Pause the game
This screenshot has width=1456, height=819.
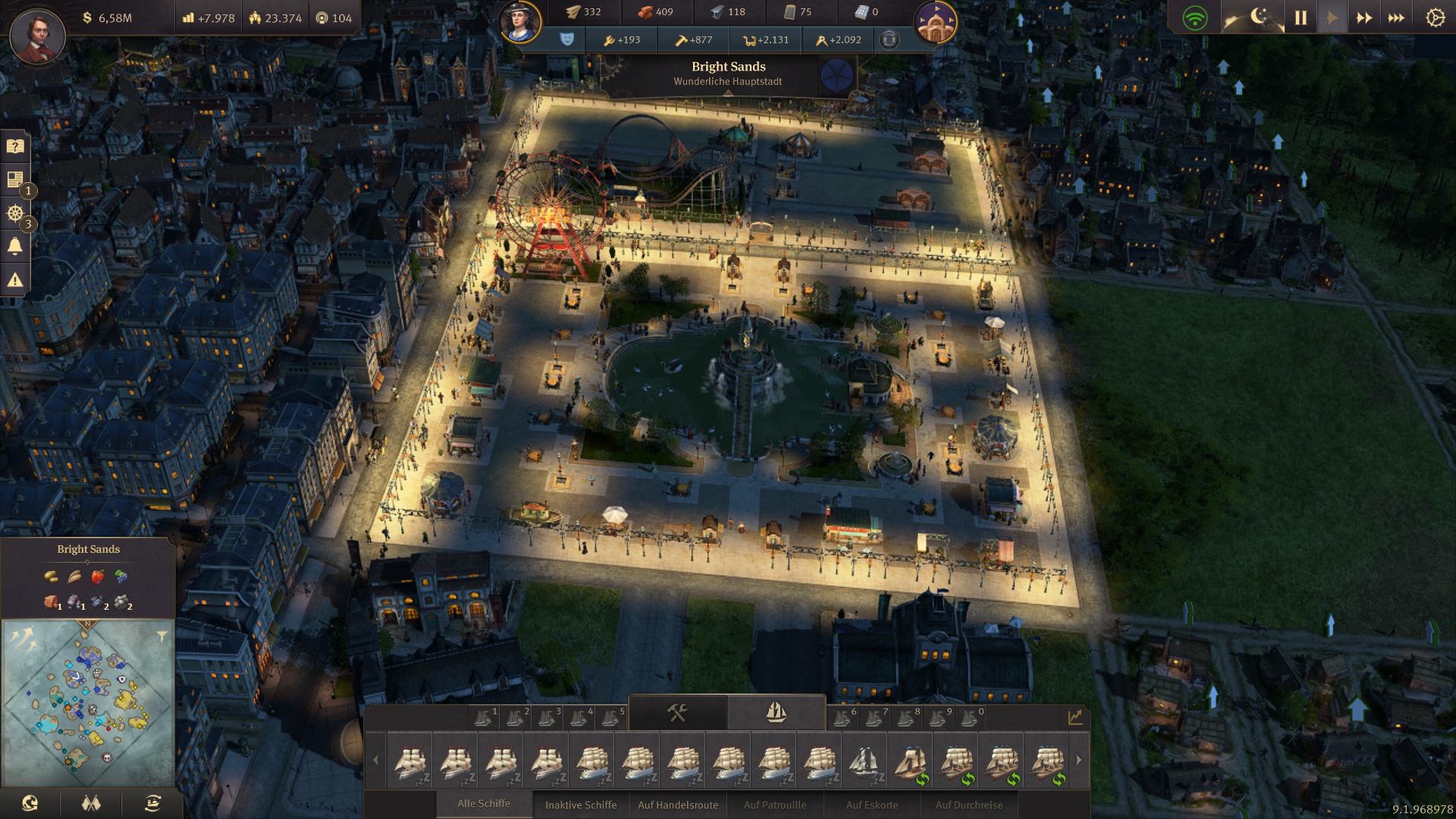click(1301, 17)
